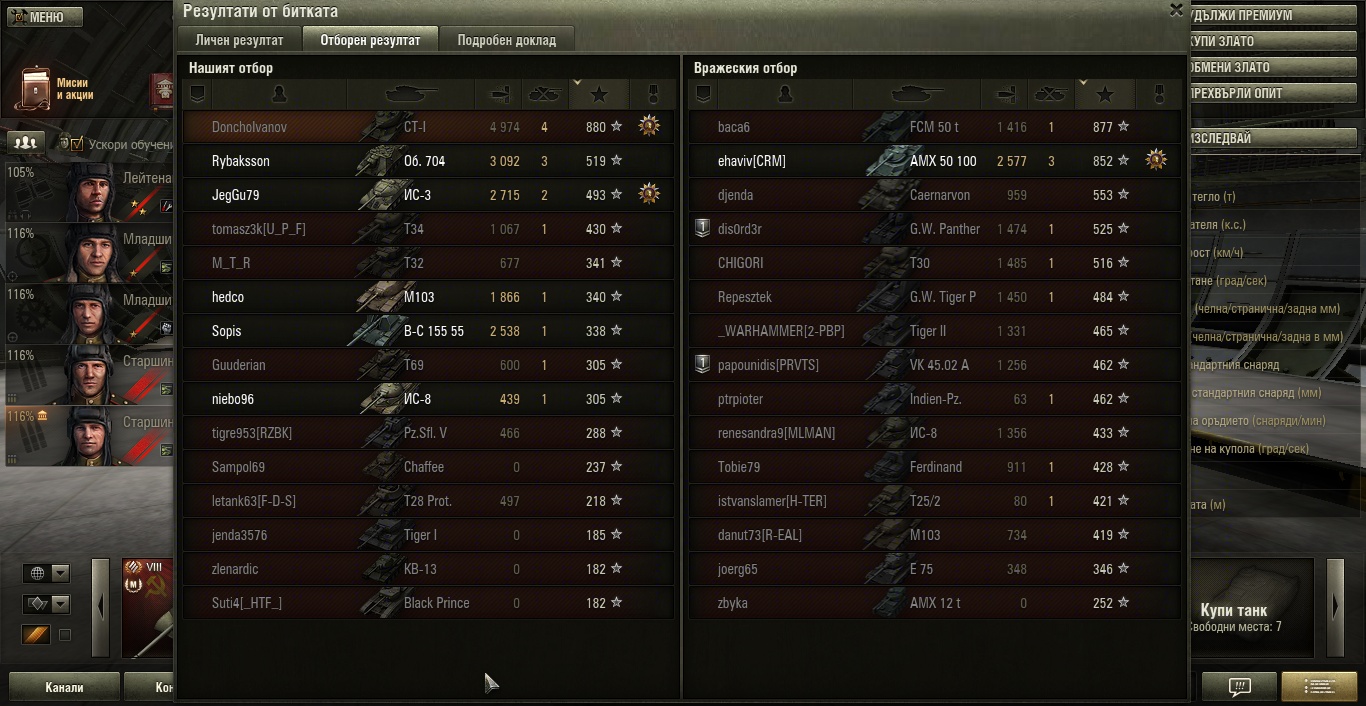The height and width of the screenshot is (706, 1366).
Task: Toggle the Ускори обучение checkbox
Action: point(76,143)
